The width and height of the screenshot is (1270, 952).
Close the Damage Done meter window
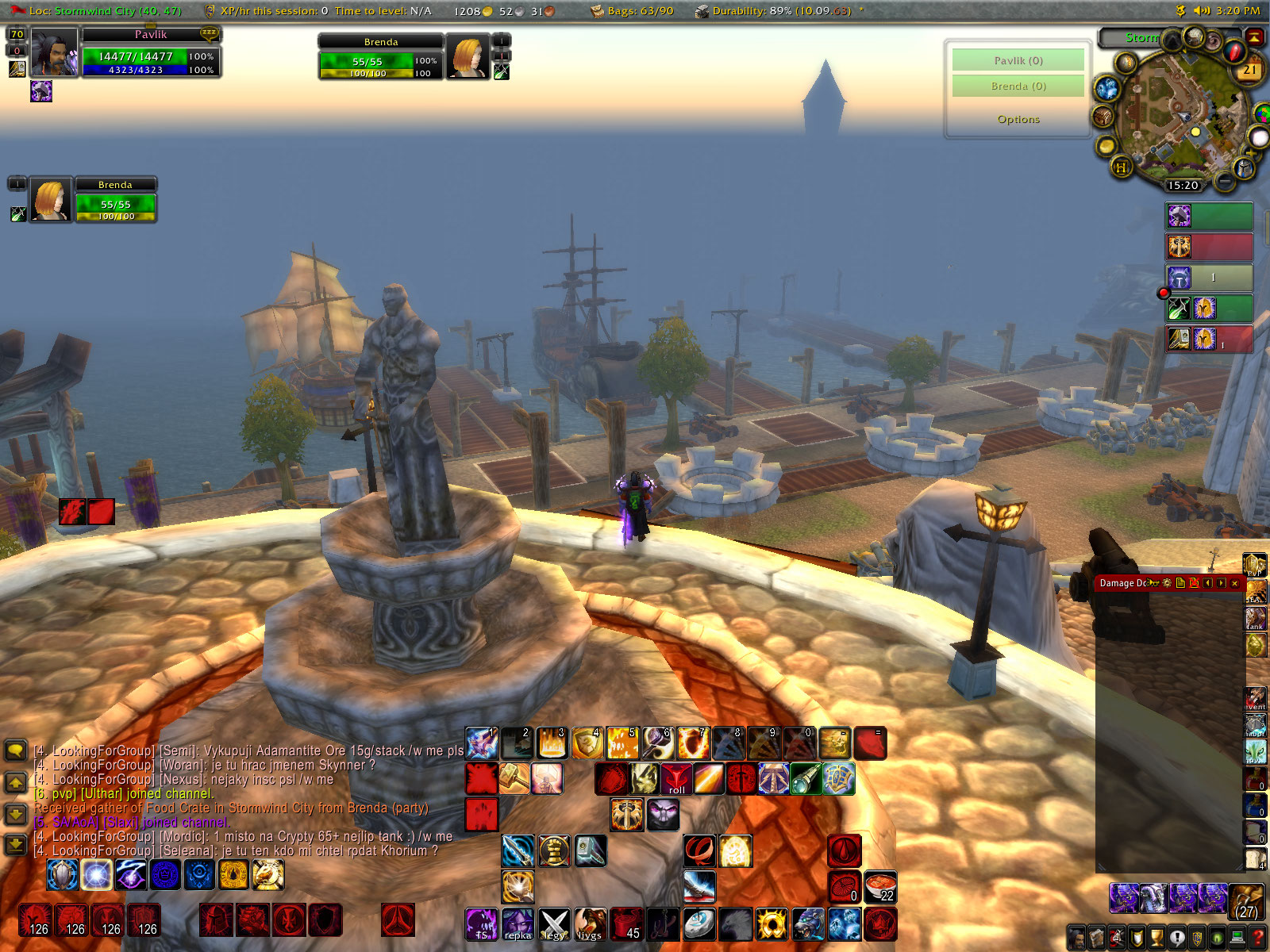coord(1234,583)
